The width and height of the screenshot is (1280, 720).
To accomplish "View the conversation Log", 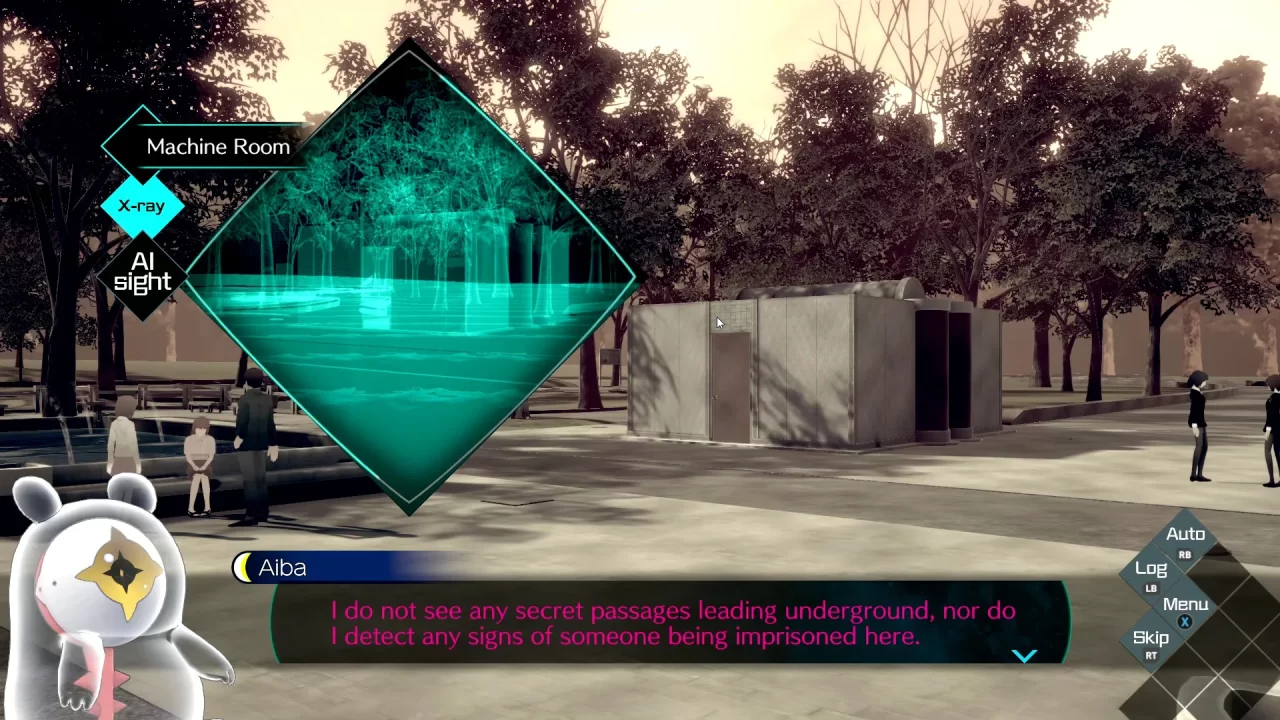I will 1151,568.
